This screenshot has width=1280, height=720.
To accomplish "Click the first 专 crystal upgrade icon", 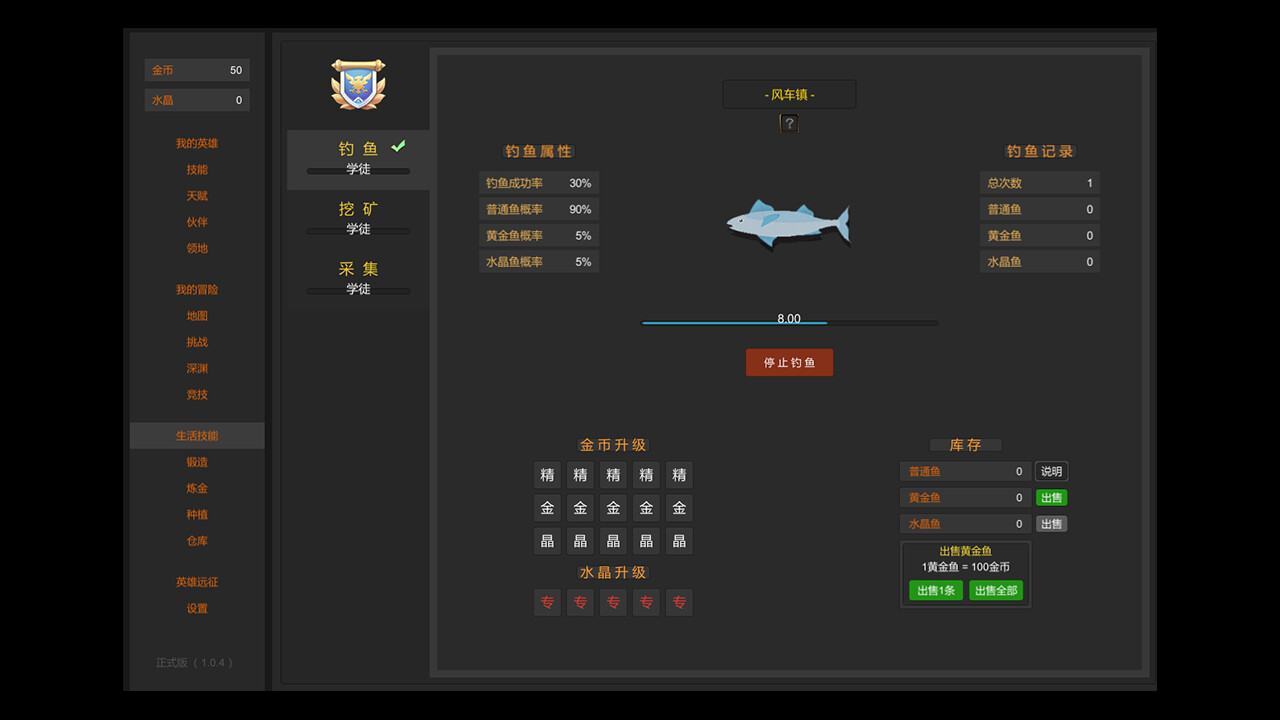I will [547, 602].
